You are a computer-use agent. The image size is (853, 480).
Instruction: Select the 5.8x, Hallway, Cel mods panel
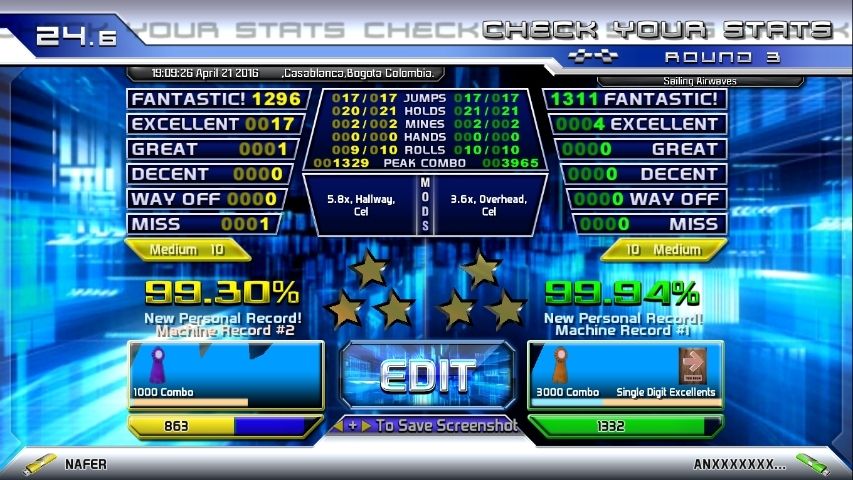click(x=360, y=205)
